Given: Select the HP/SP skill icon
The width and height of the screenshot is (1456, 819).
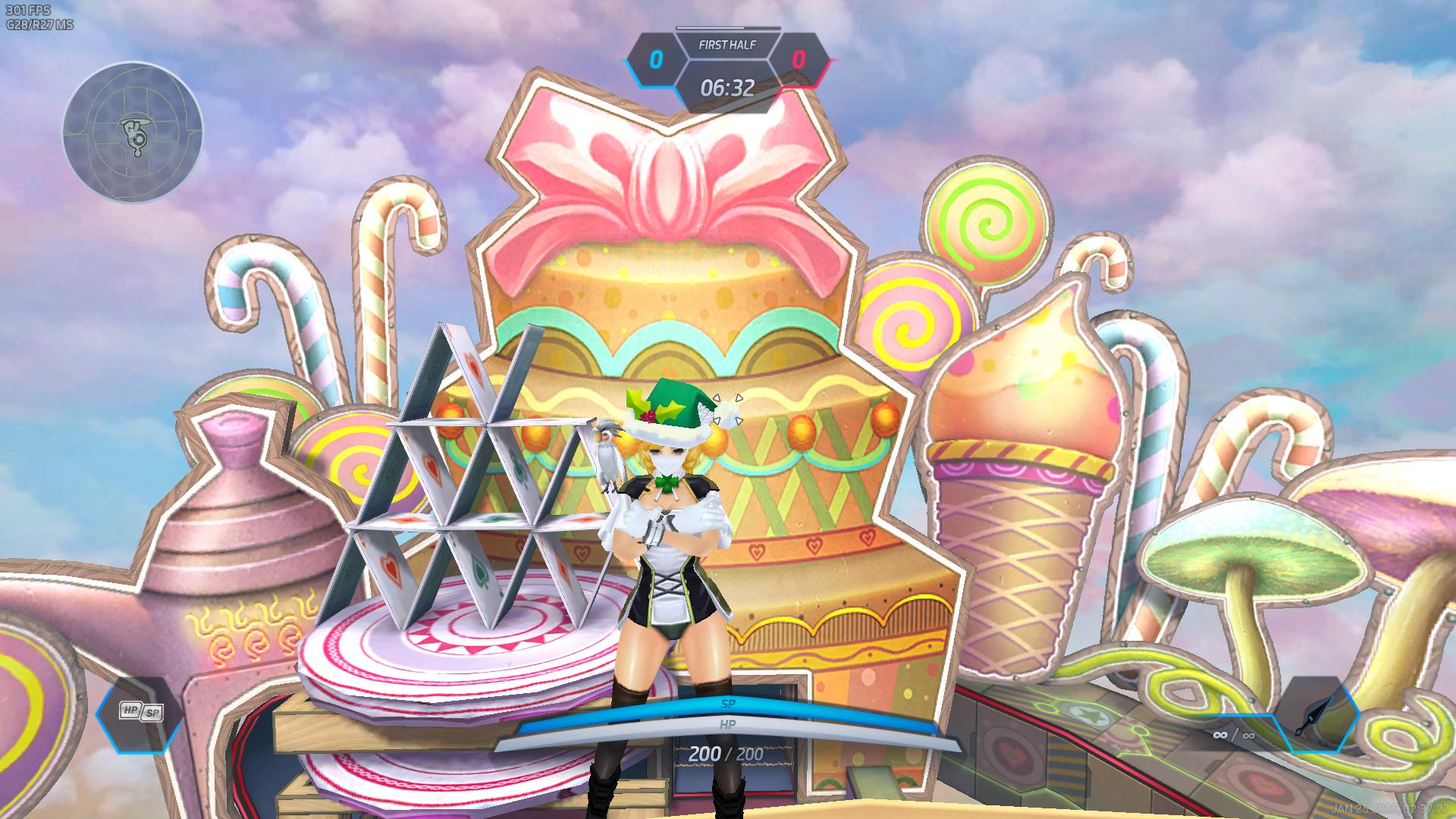Looking at the screenshot, I should pos(141,712).
